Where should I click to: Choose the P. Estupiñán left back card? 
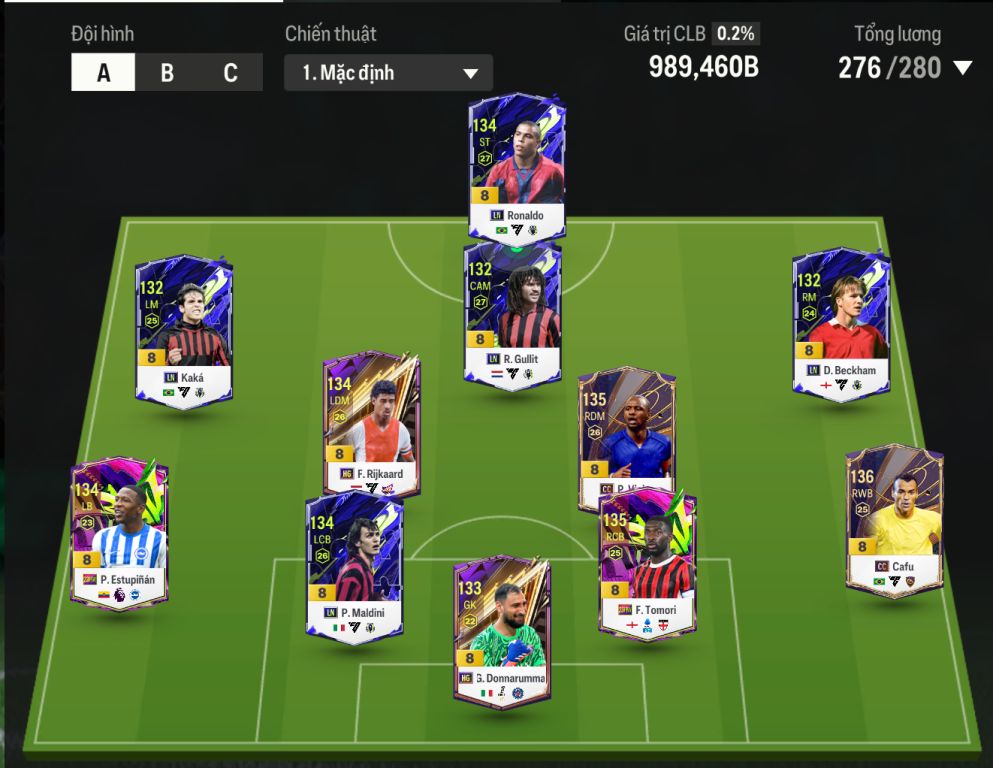[119, 532]
